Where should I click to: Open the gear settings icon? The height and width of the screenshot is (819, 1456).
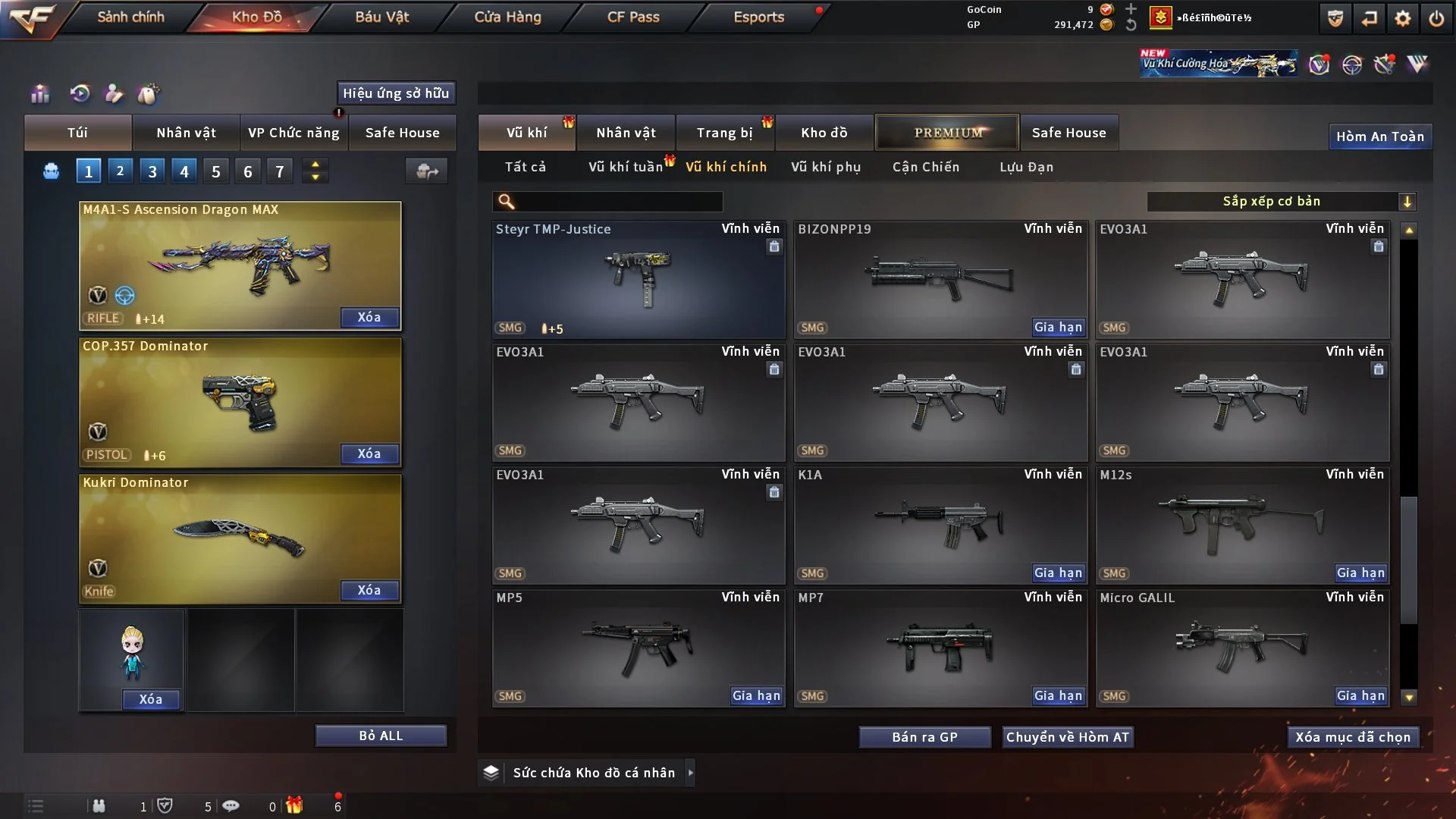pos(1403,18)
